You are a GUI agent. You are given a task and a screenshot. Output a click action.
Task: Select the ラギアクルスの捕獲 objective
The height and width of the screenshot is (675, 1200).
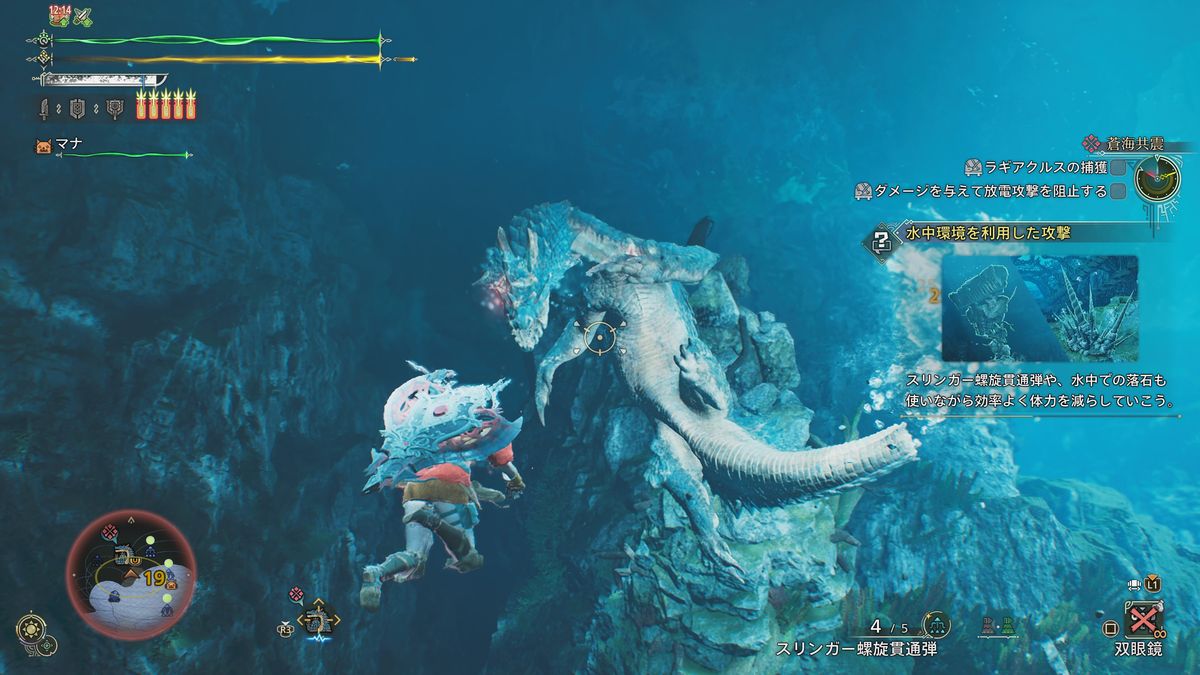tap(1040, 167)
